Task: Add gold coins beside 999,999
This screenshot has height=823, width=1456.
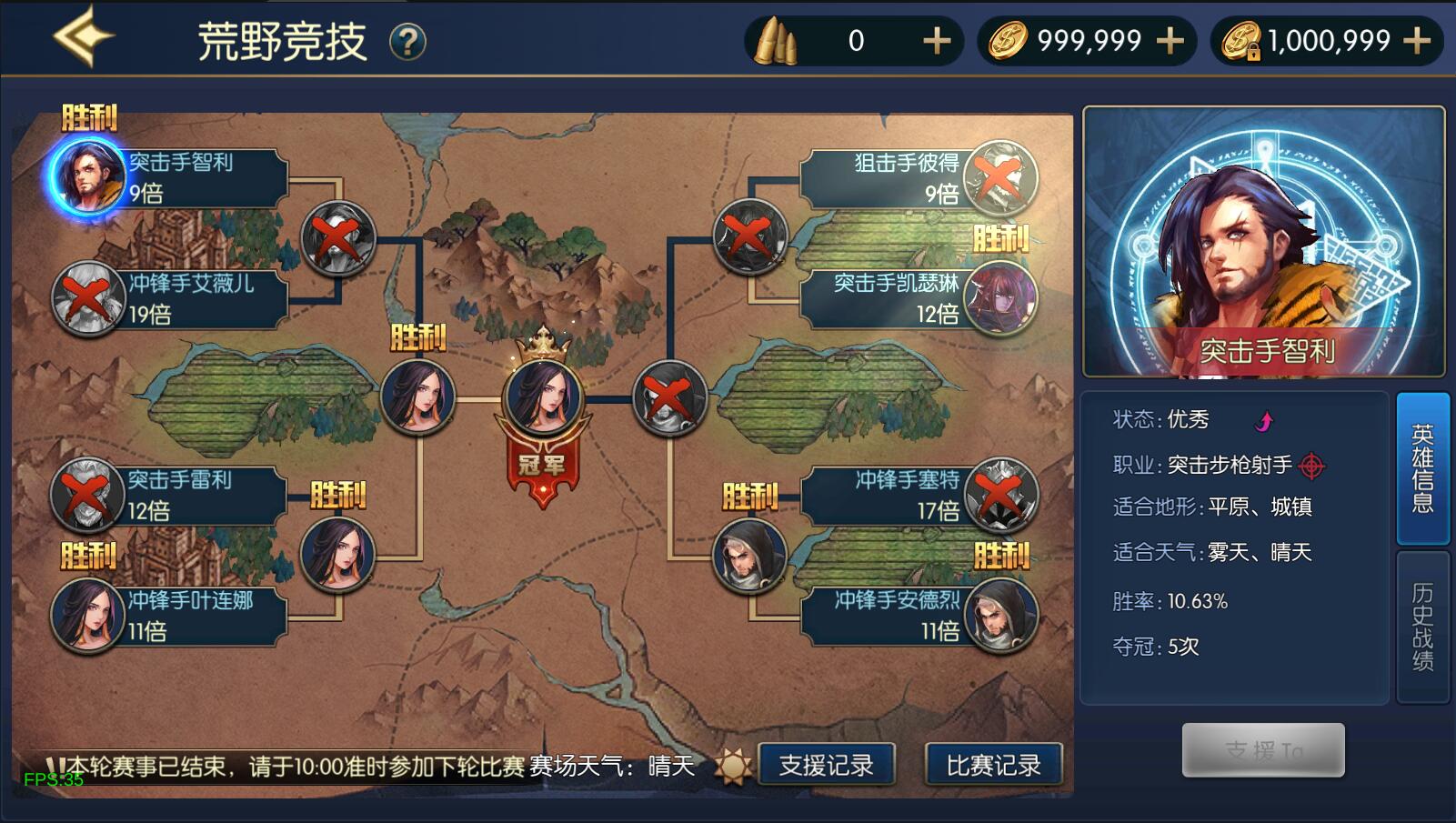Action: [x=1170, y=41]
